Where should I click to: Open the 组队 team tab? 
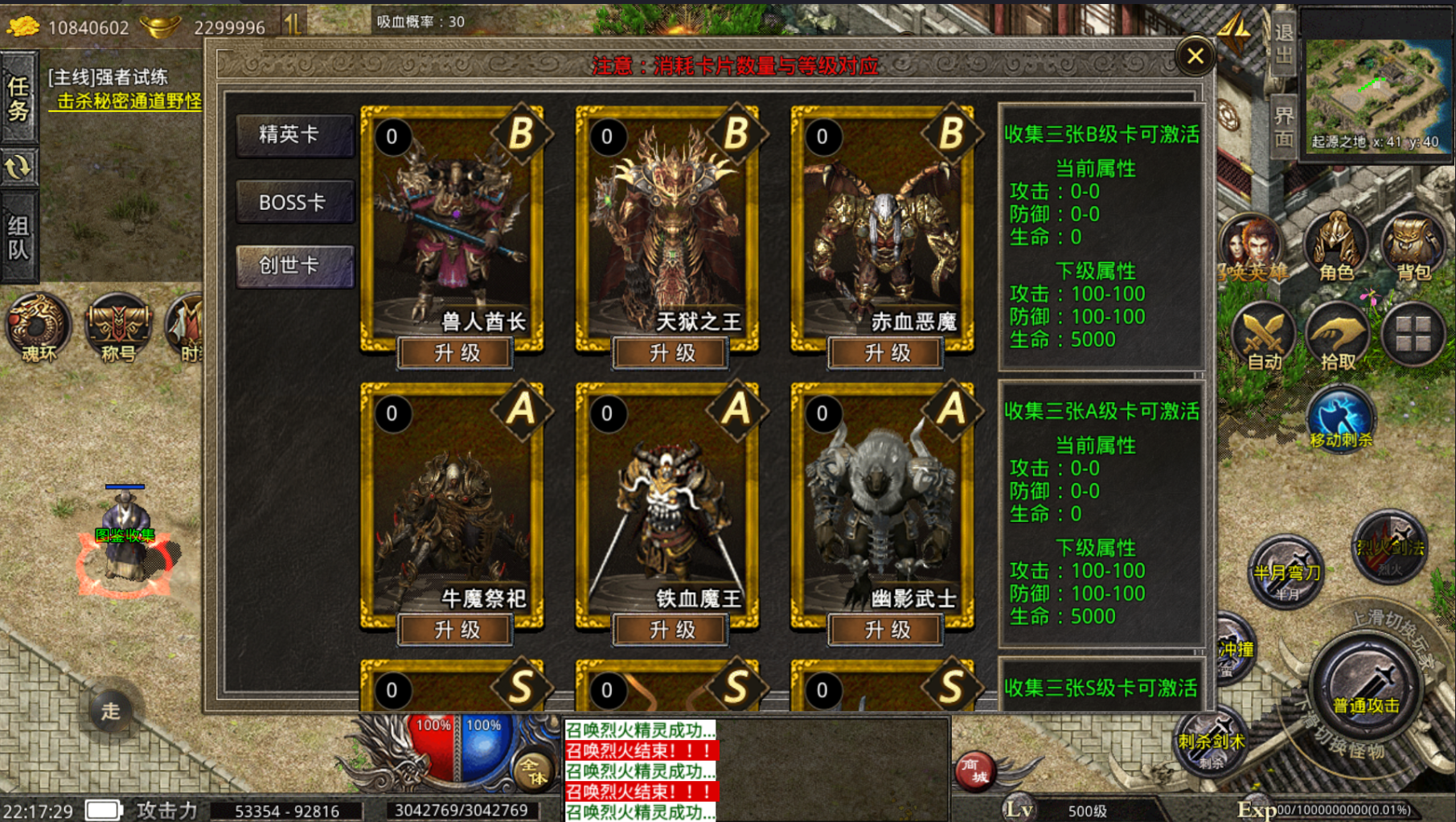[x=18, y=237]
